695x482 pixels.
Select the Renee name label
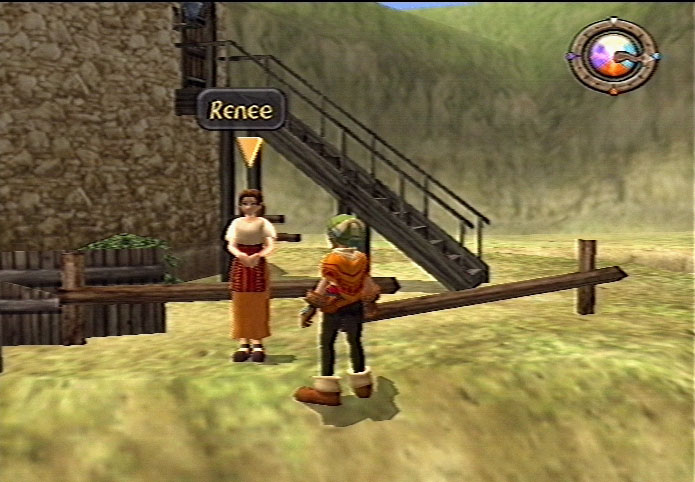click(x=241, y=109)
